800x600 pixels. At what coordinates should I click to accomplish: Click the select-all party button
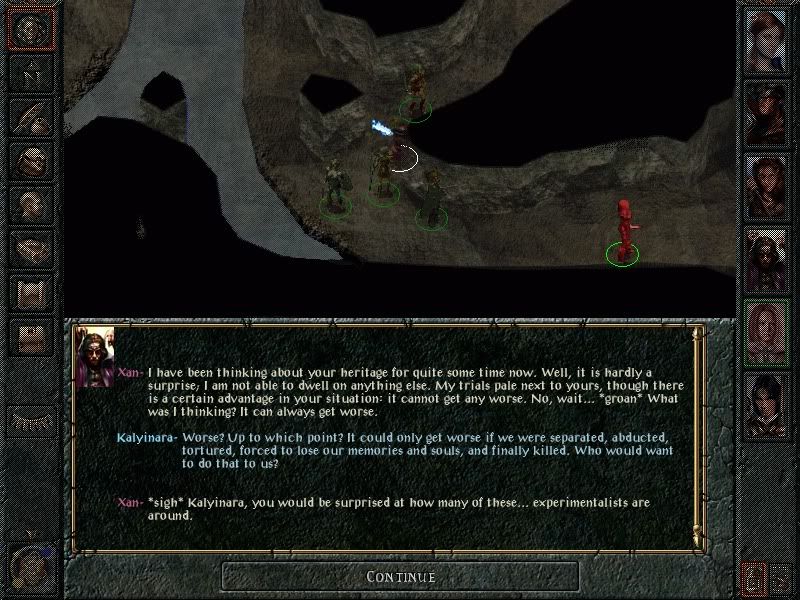(783, 579)
